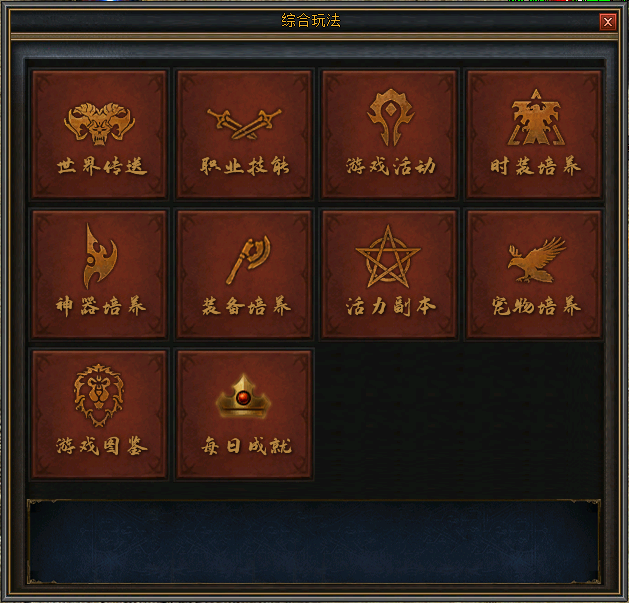The image size is (629, 603).
Task: Select the 装备培养 axe tile
Action: click(244, 273)
